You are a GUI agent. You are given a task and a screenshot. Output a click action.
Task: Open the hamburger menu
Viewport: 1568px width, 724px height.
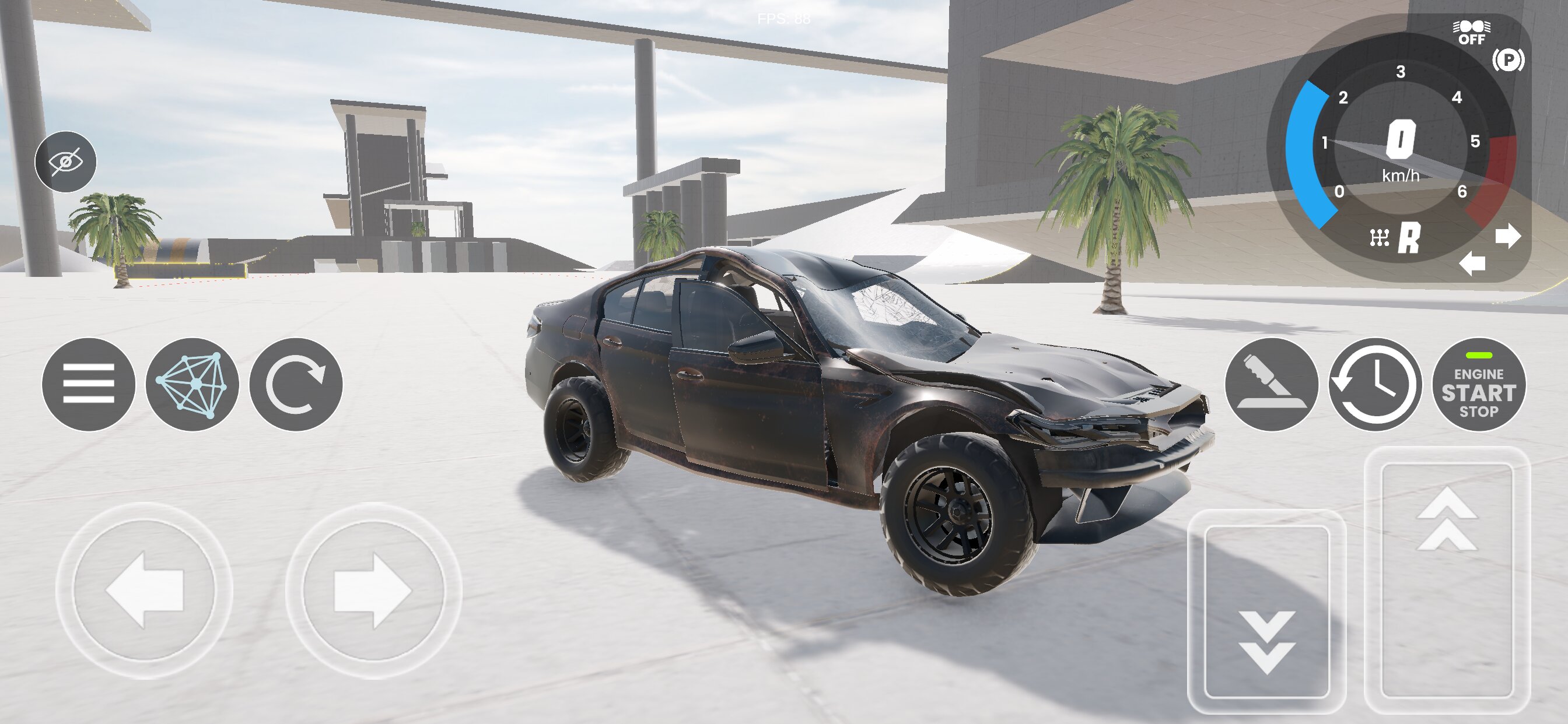point(88,385)
